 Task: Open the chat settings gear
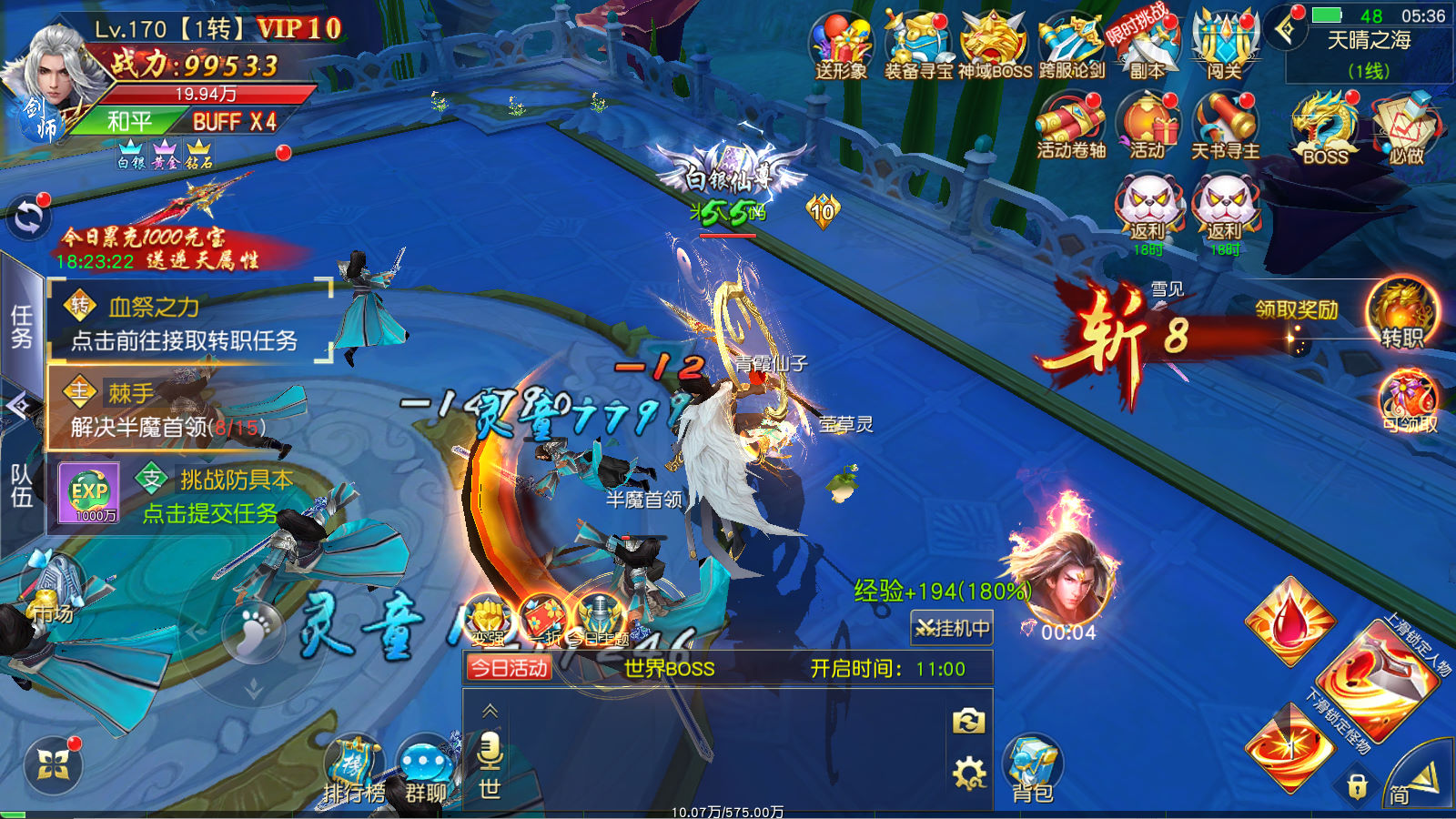[968, 773]
